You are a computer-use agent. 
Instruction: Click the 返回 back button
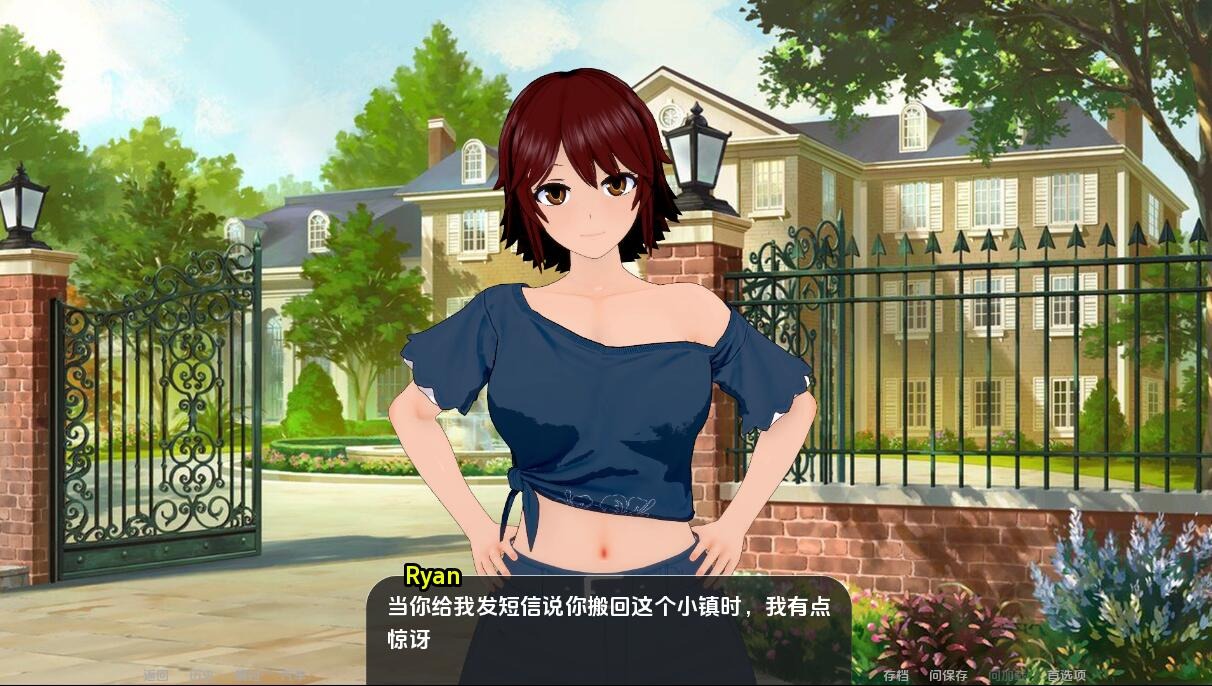pos(156,675)
